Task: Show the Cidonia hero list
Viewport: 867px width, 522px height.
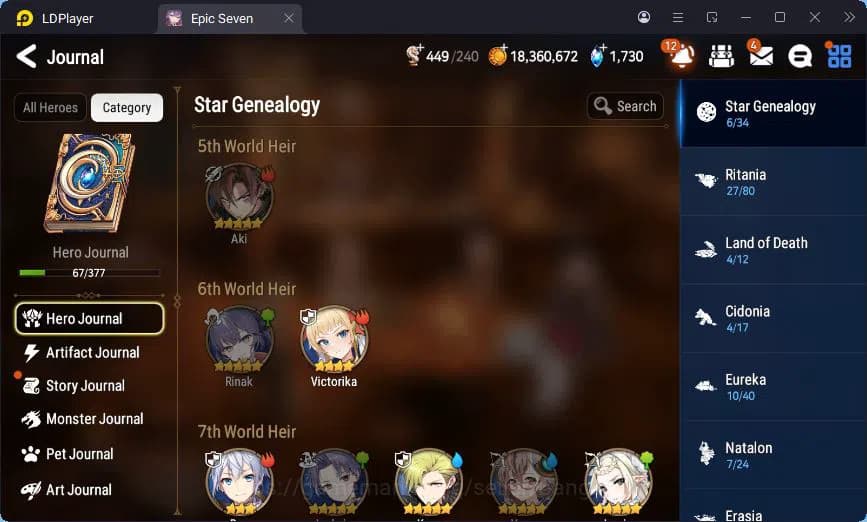Action: point(772,318)
